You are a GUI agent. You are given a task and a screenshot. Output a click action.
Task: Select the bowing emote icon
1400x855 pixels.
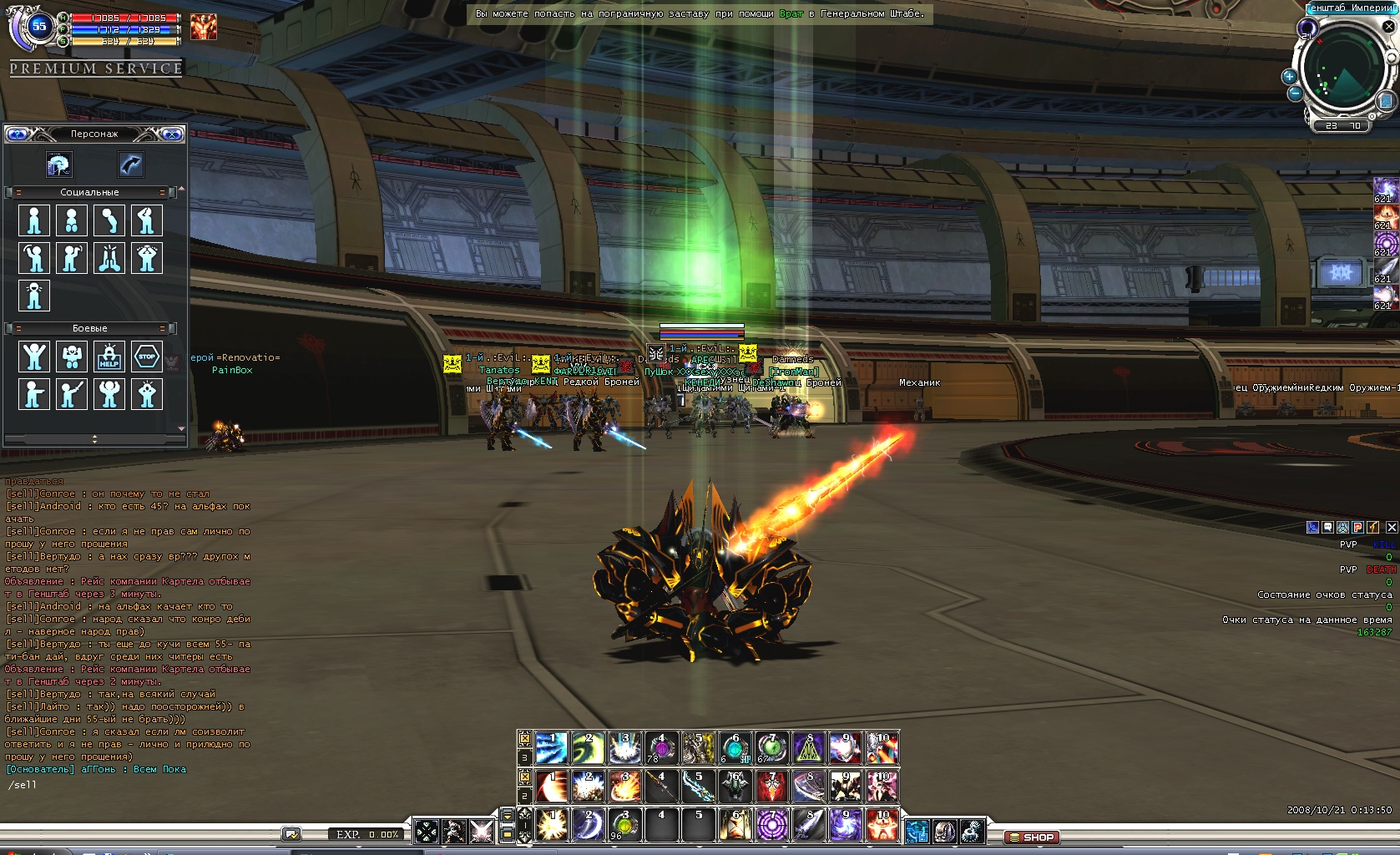click(x=109, y=220)
